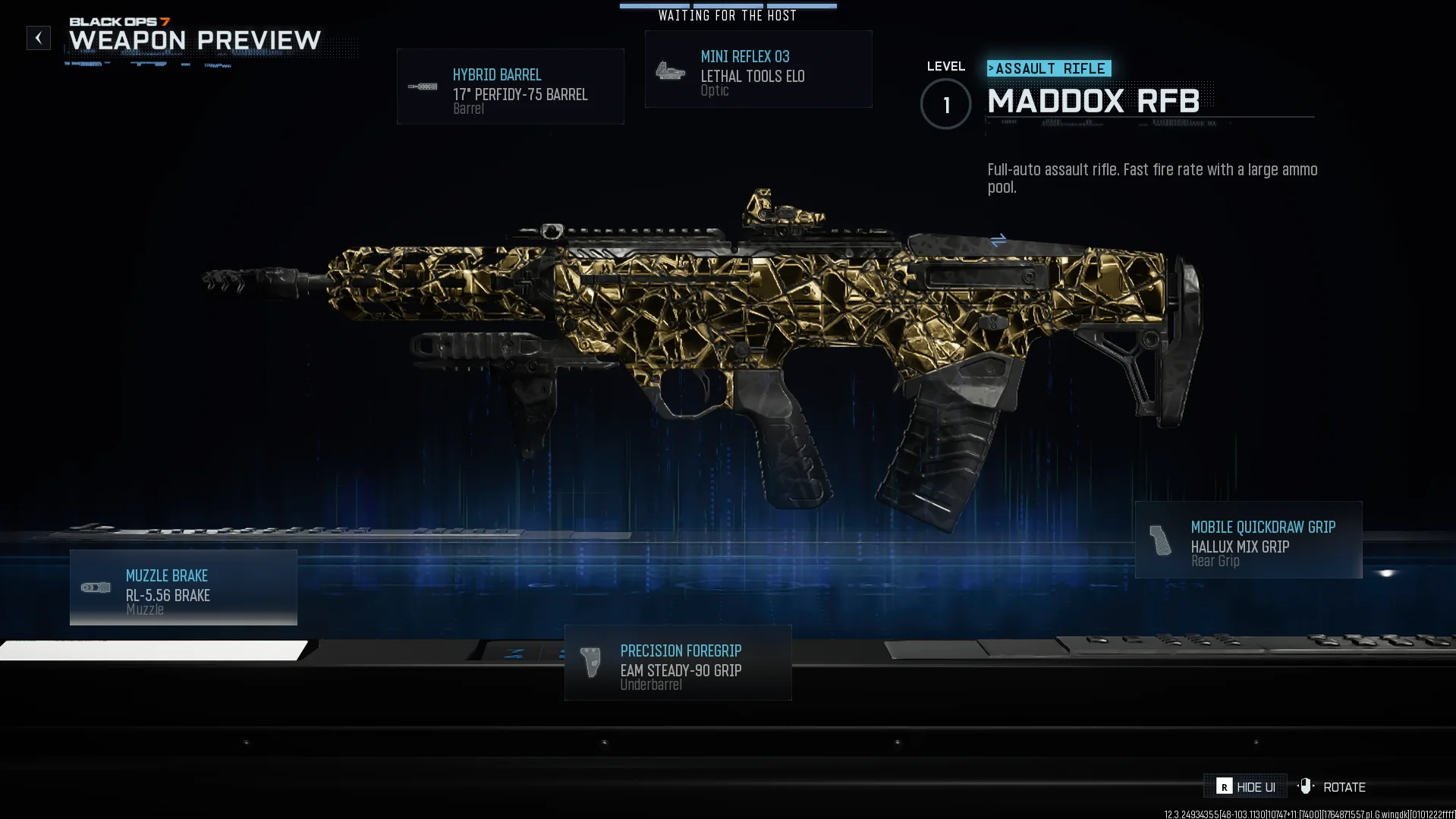Click the Hybrid Barrel attachment icon
Image resolution: width=1456 pixels, height=819 pixels.
pos(424,86)
